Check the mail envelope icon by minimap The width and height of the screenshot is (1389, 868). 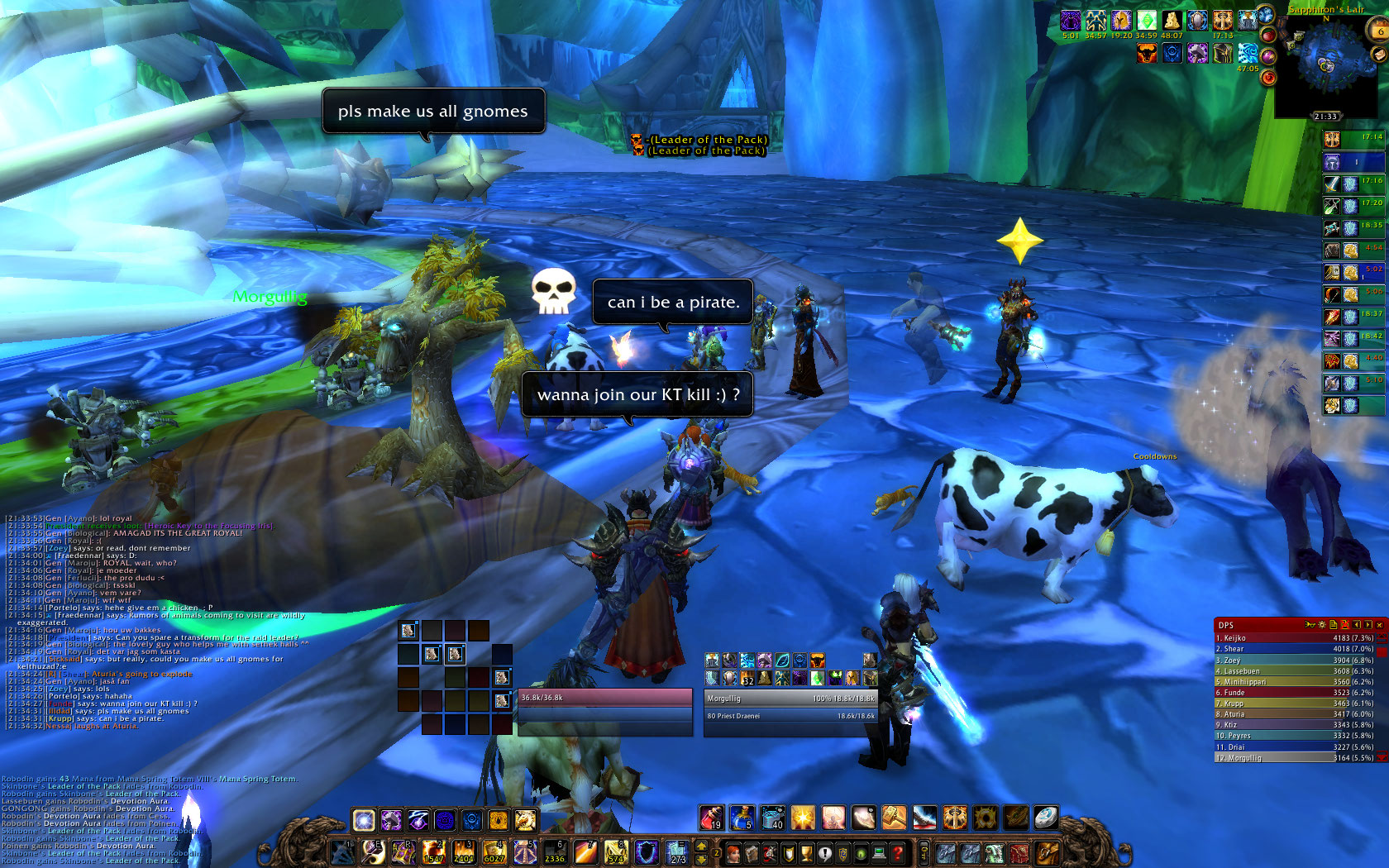tap(1379, 53)
